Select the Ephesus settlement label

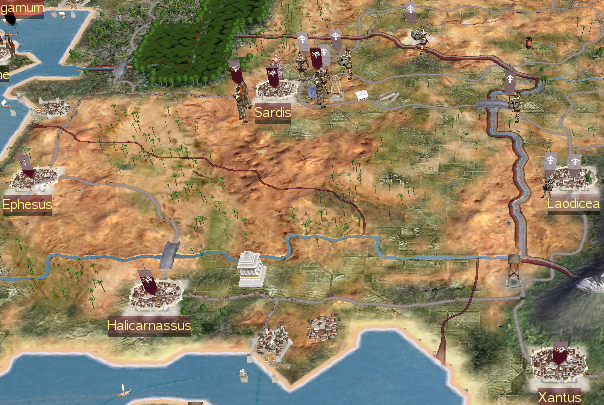tap(26, 204)
